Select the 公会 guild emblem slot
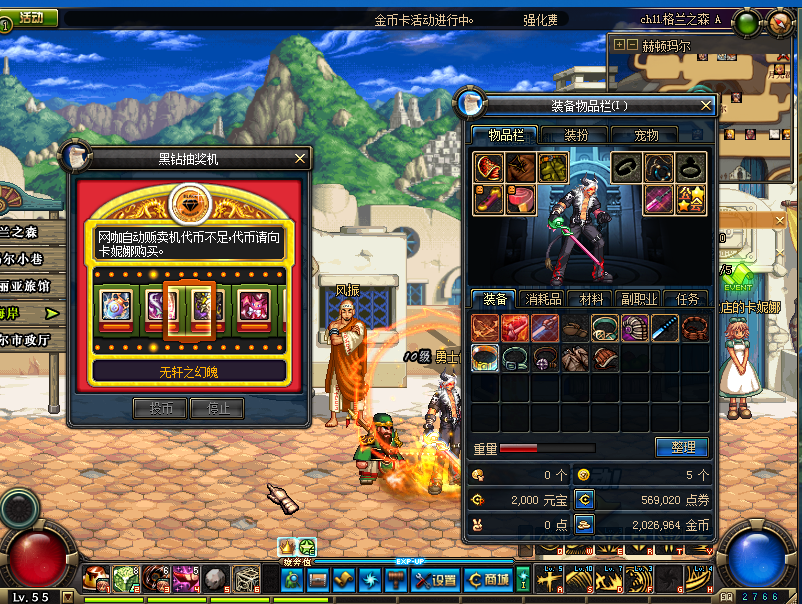Screen dimensions: 802x604 point(691,200)
